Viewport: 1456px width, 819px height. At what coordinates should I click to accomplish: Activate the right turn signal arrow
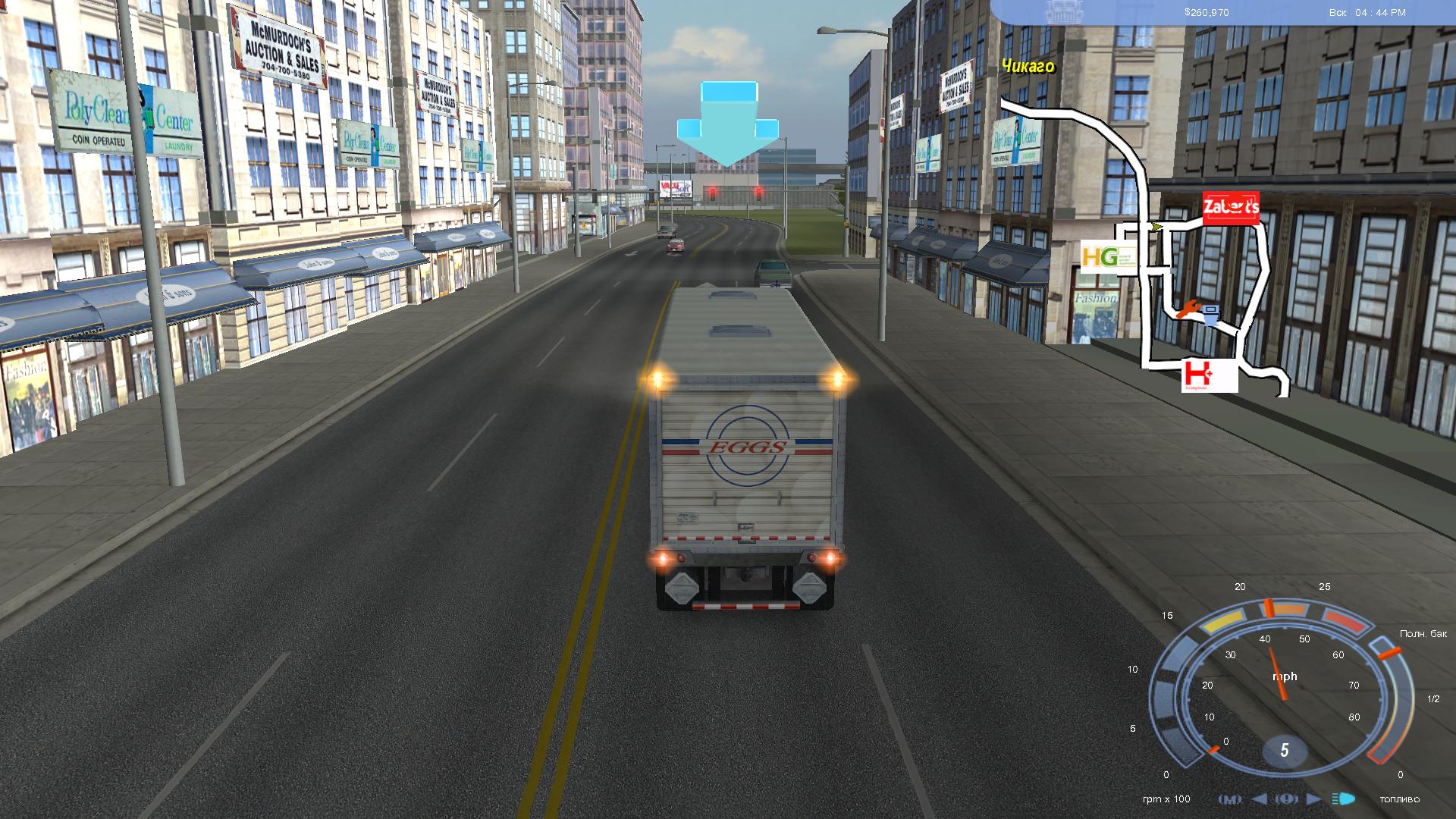coord(1313,799)
